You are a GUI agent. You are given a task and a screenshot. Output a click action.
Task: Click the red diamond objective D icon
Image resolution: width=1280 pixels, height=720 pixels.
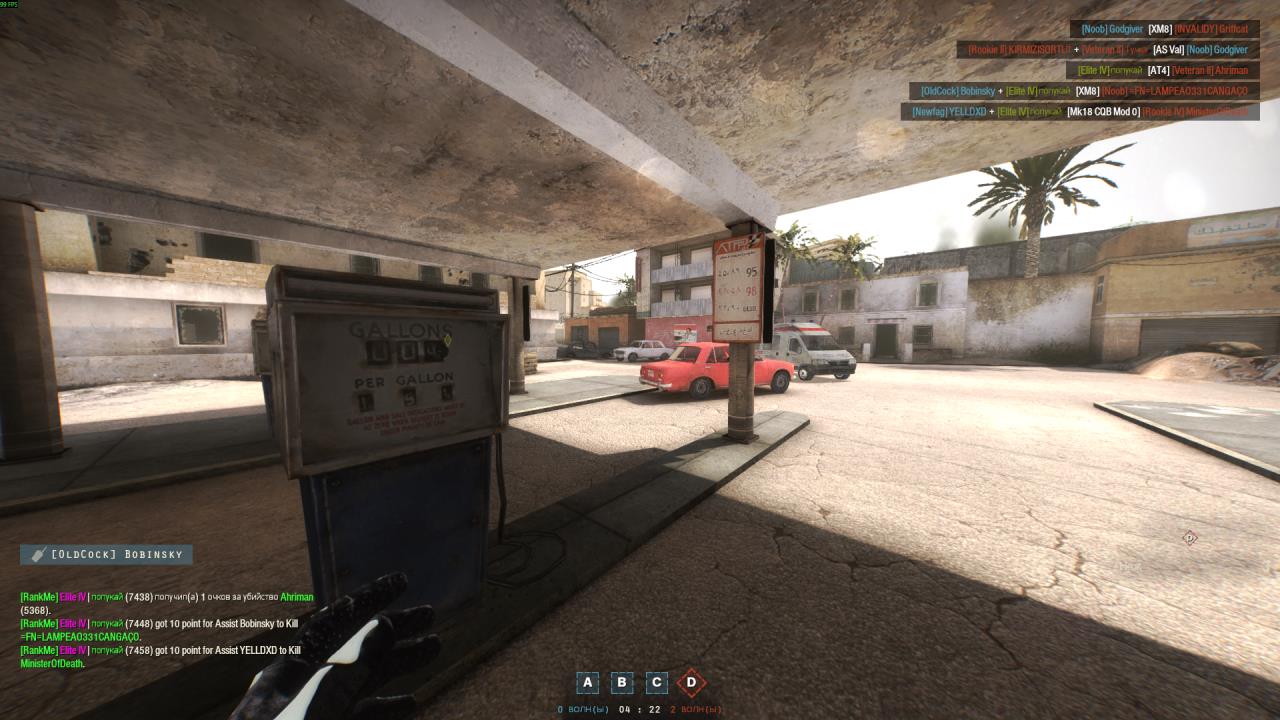(690, 683)
